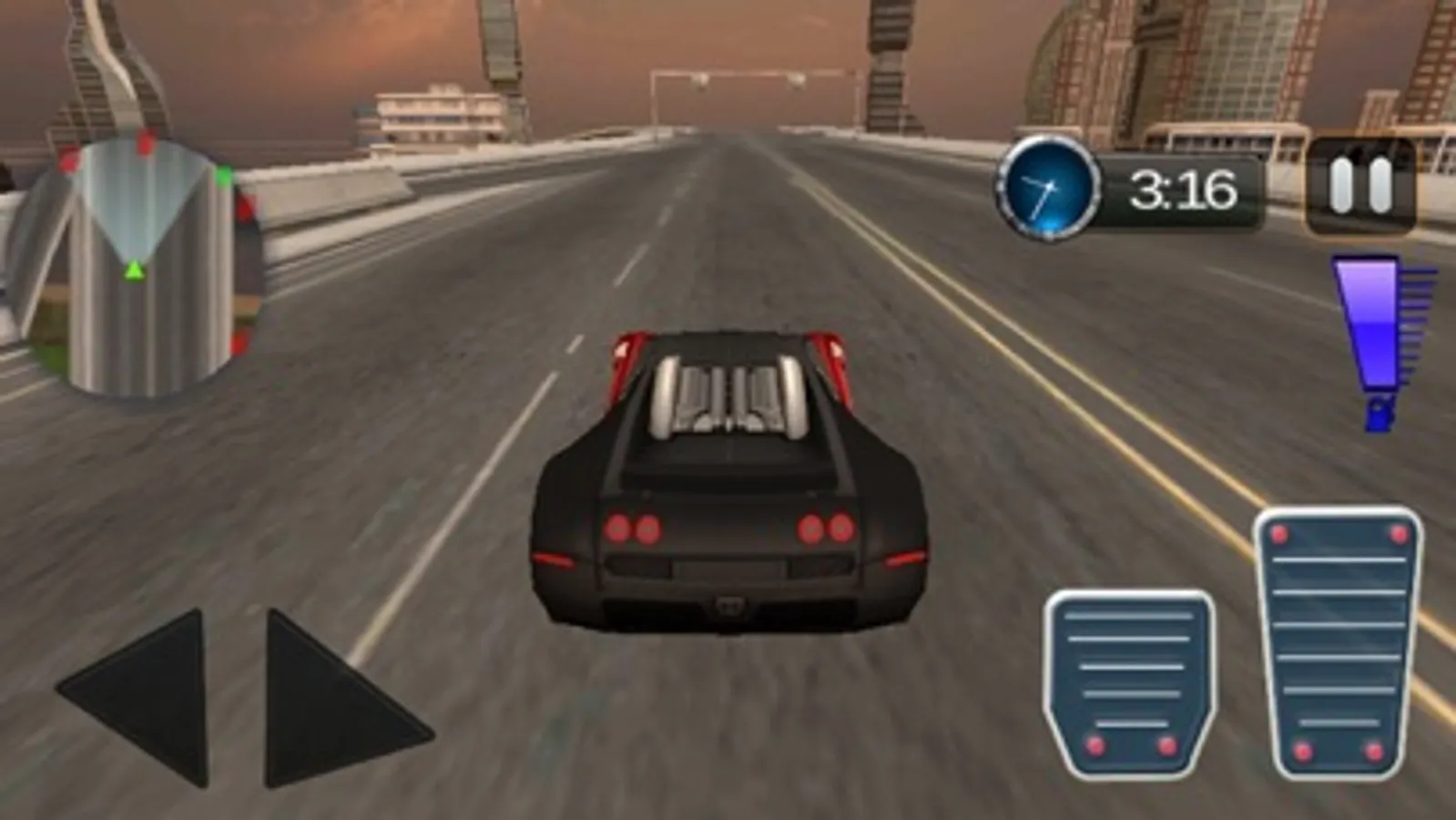Tap the clock icon beside the timer
The width and height of the screenshot is (1456, 820).
[x=1045, y=189]
